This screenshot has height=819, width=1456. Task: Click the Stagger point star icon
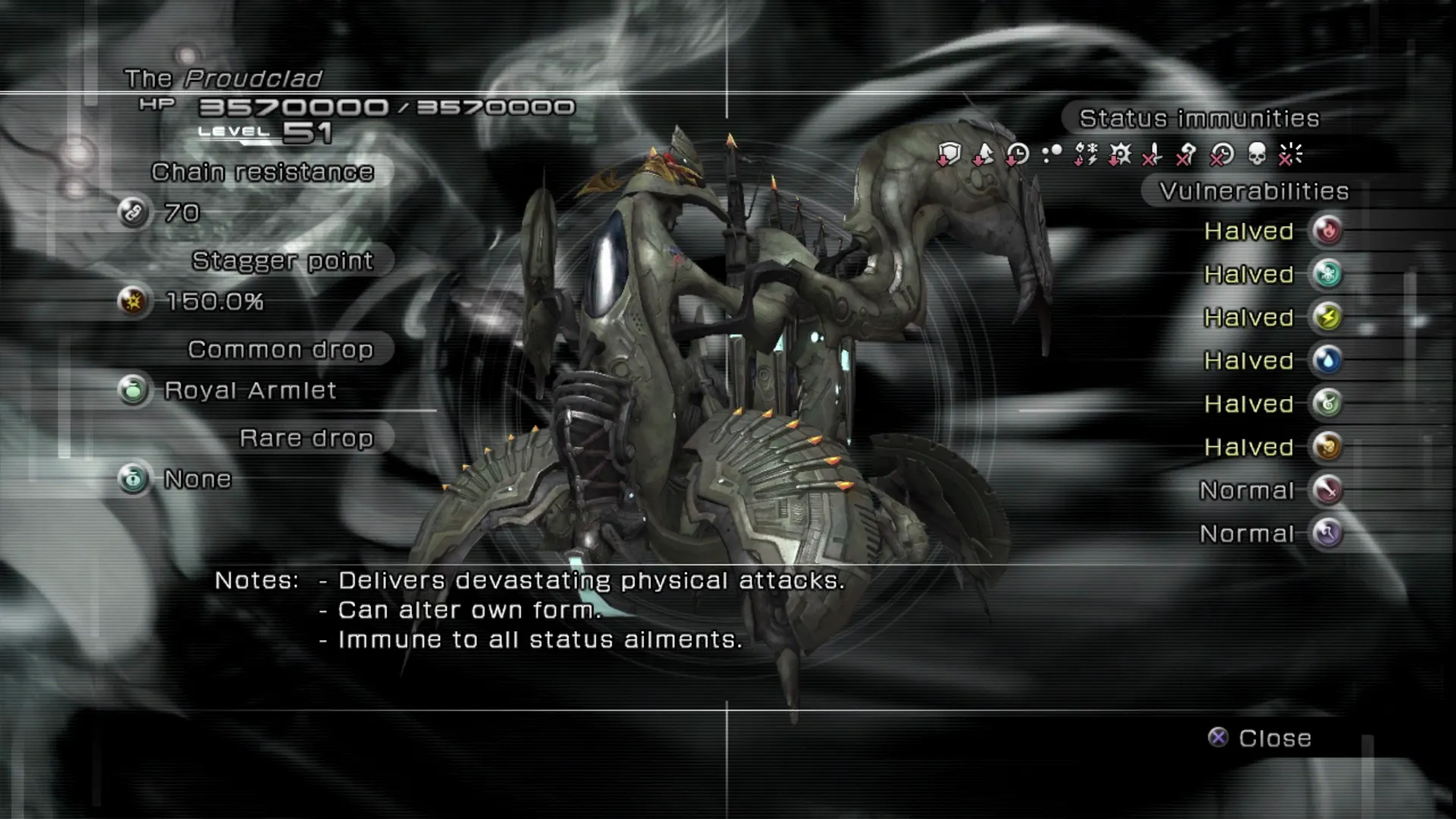coord(133,302)
